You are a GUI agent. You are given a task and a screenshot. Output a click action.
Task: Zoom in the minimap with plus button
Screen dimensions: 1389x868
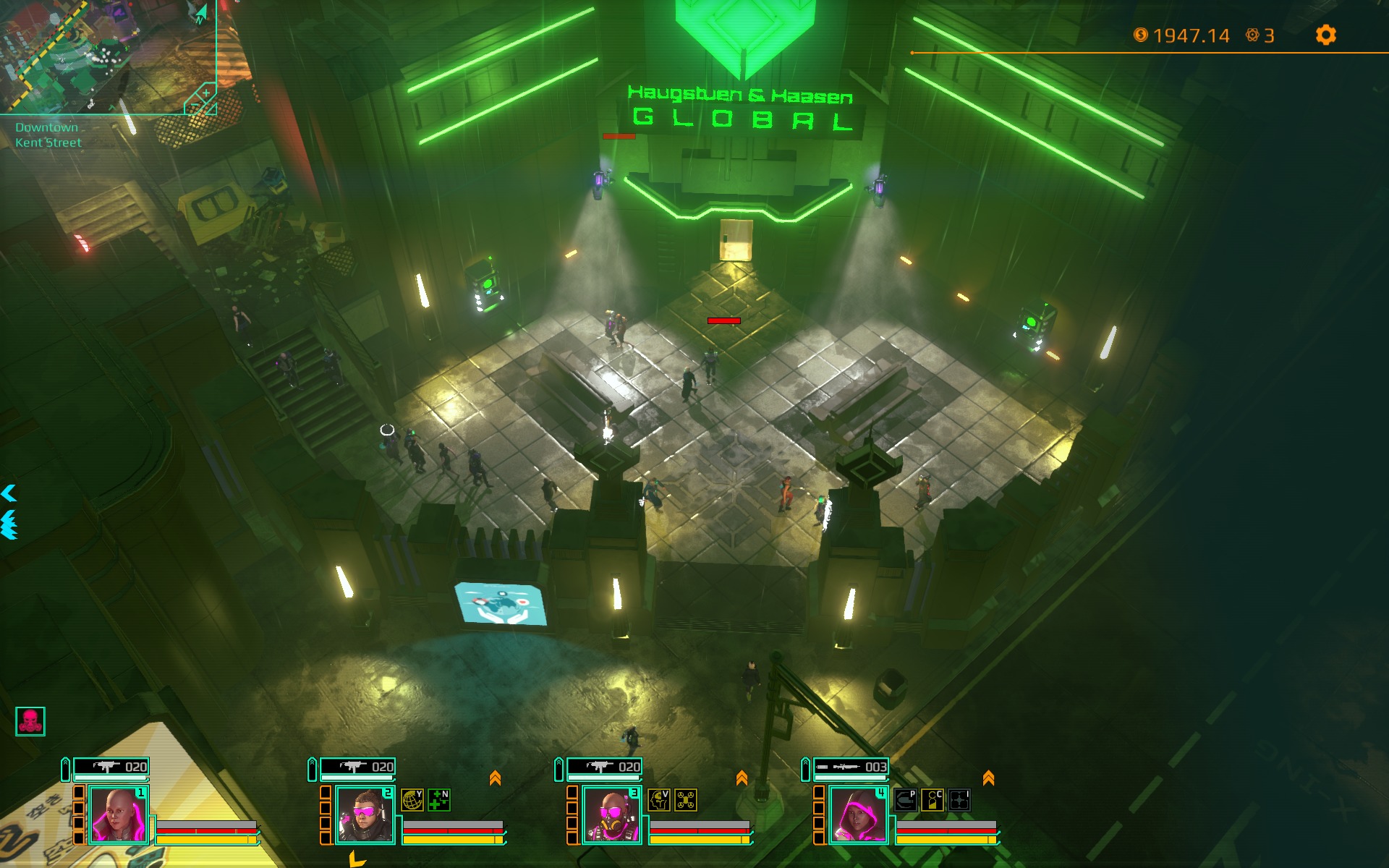[206, 93]
